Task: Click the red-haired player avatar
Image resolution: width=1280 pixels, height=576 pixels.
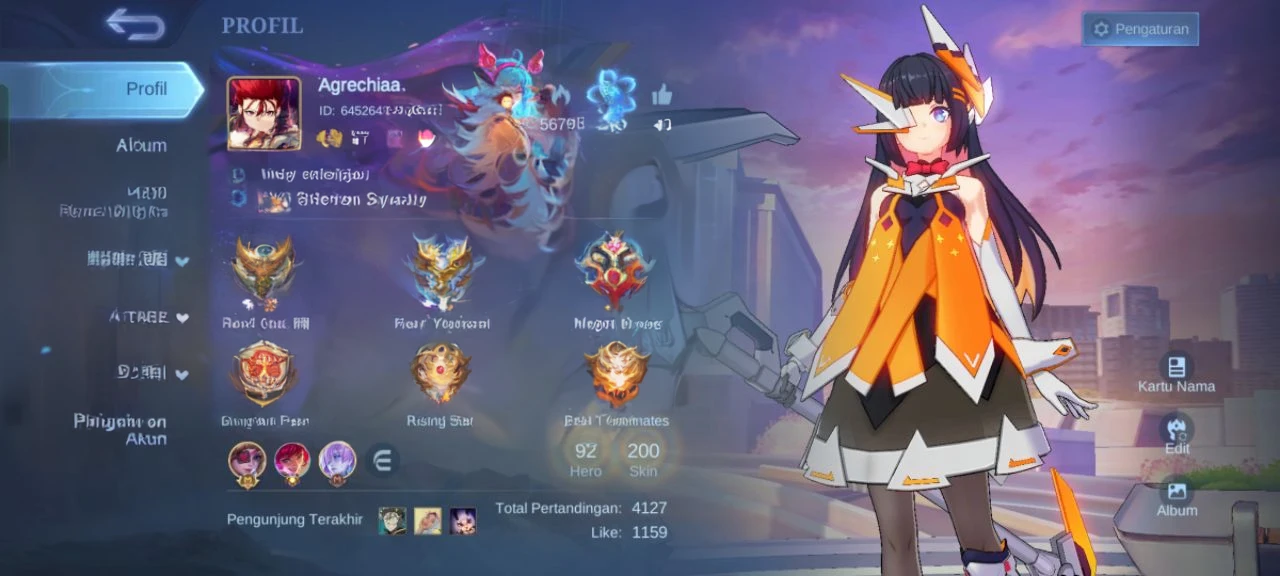Action: click(x=264, y=113)
